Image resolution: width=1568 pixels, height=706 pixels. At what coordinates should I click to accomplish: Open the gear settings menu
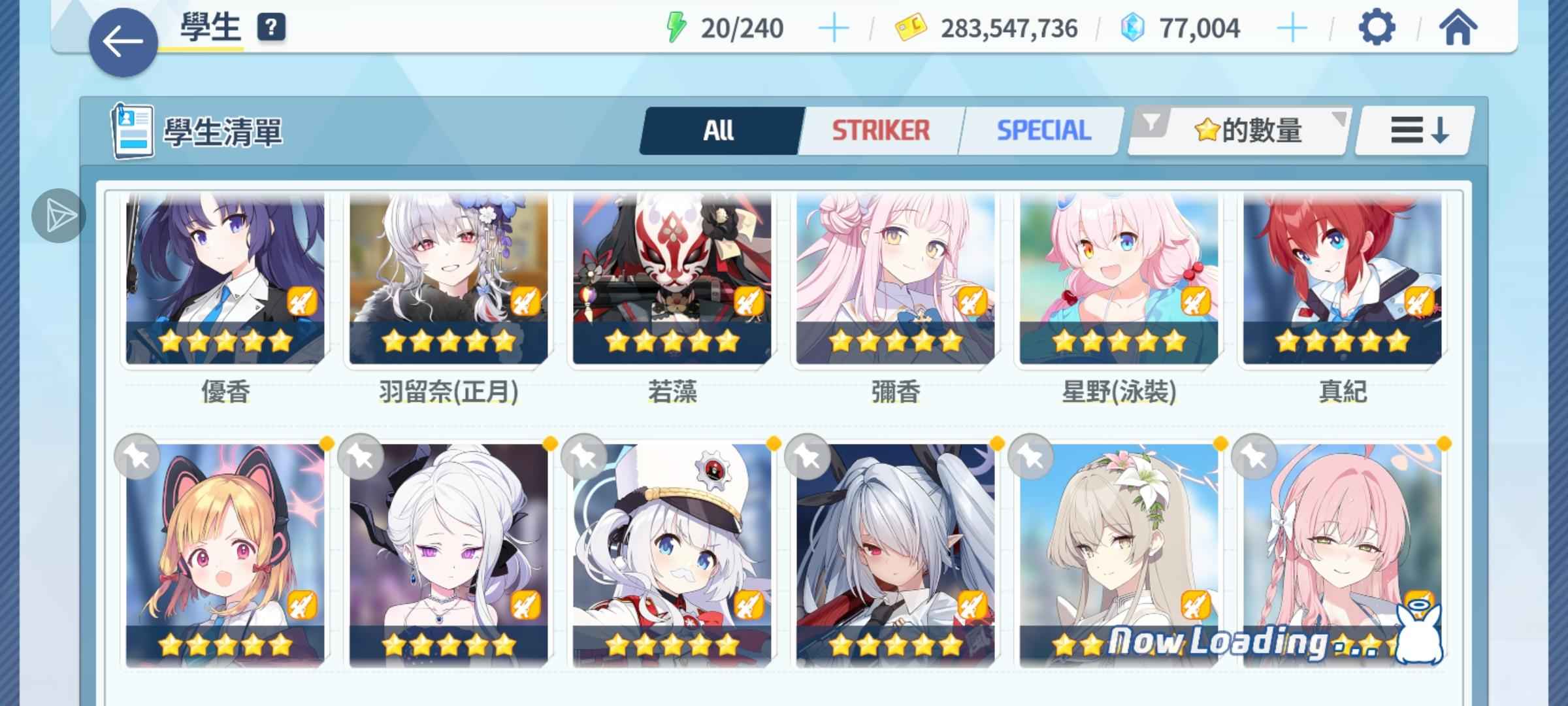(x=1377, y=27)
